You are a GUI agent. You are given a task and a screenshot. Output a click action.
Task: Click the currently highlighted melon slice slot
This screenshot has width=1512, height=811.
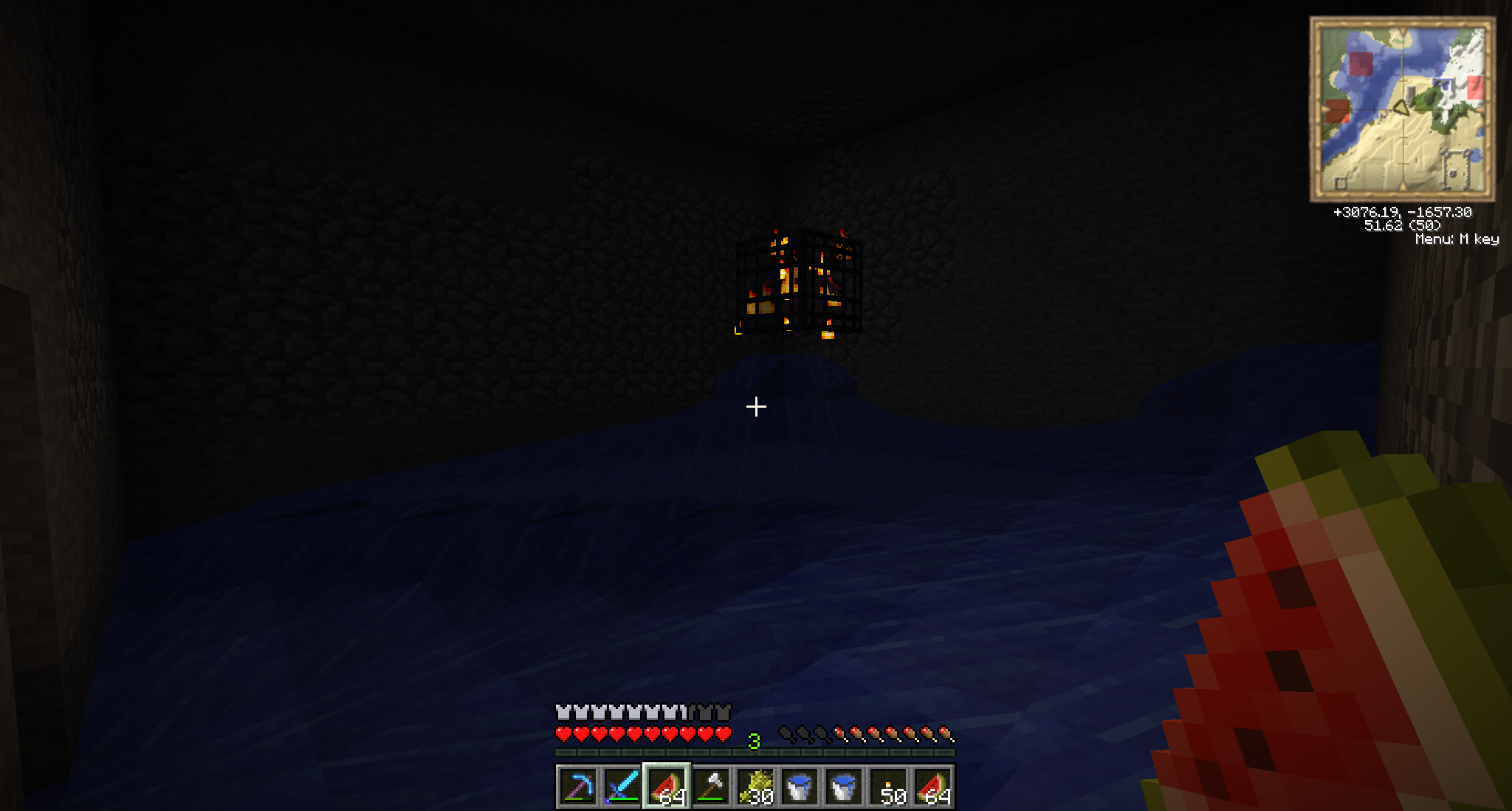667,787
